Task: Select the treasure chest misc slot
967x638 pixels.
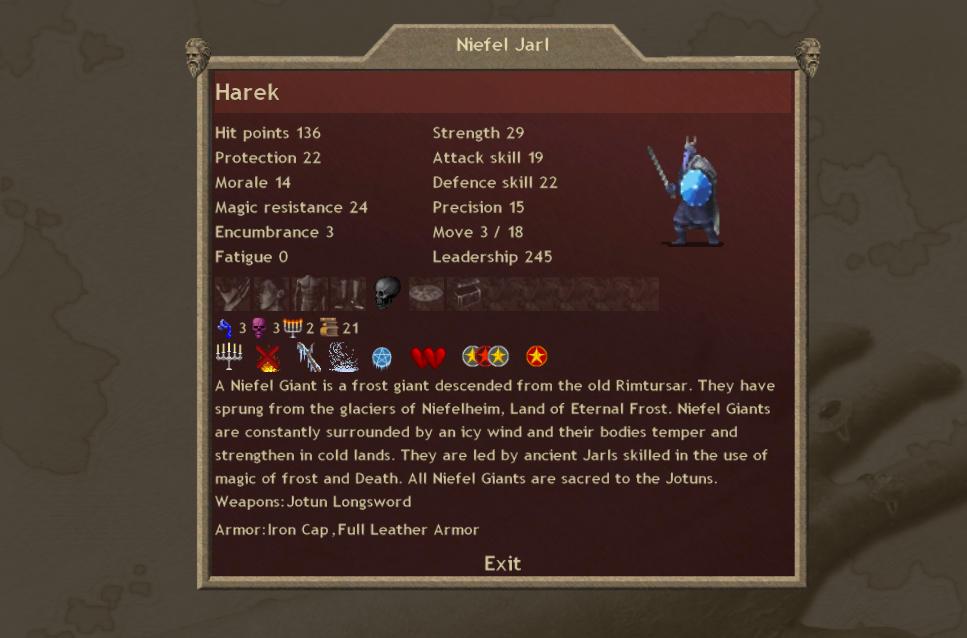Action: point(465,294)
